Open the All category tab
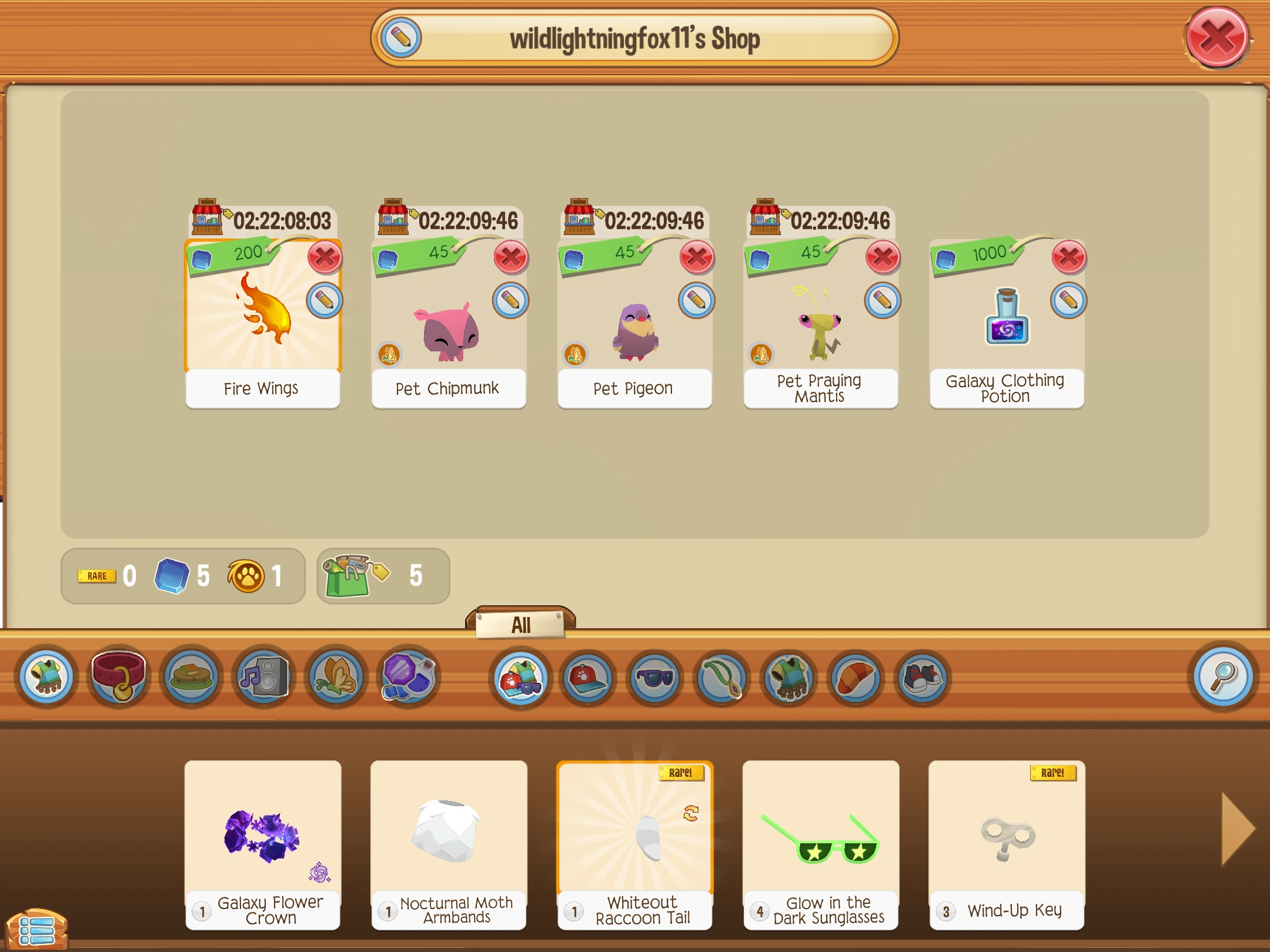Screen dimensions: 1270x952 [520, 625]
